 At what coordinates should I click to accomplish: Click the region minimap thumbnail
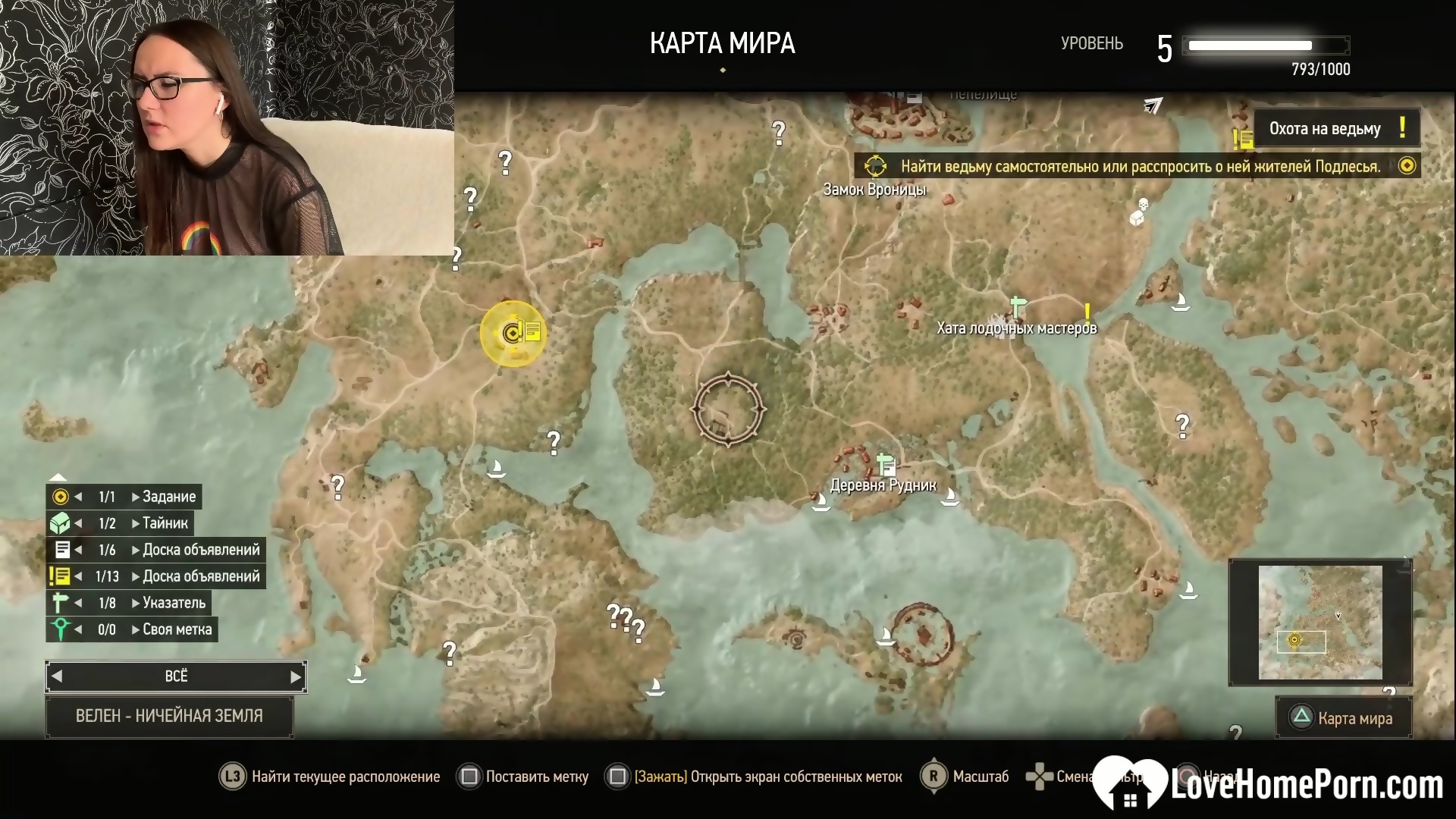(x=1320, y=622)
